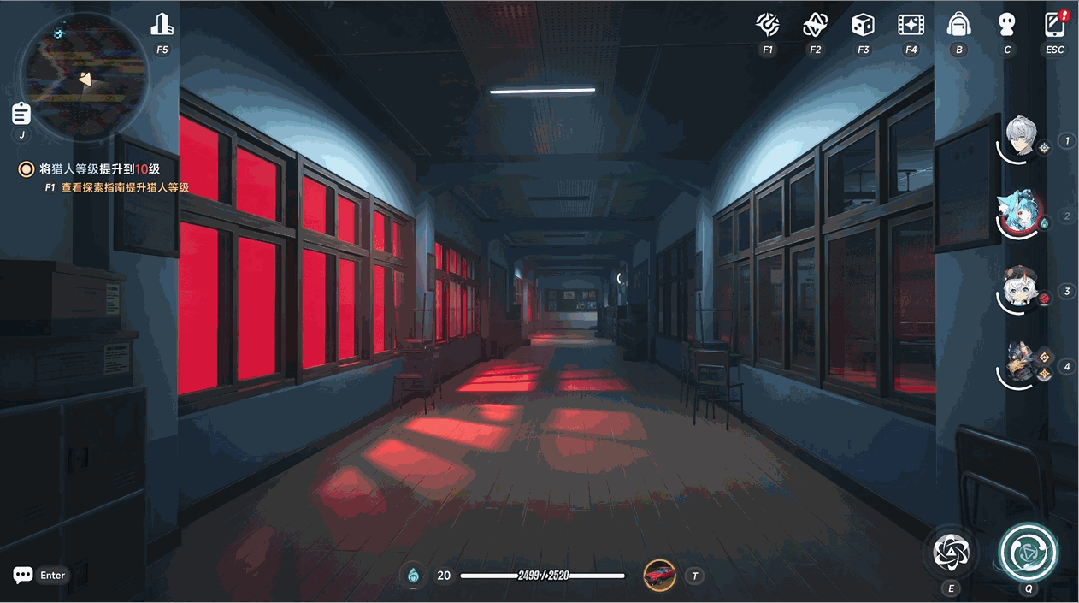Open the quest clipboard icon
The height and width of the screenshot is (603, 1079).
tap(21, 113)
